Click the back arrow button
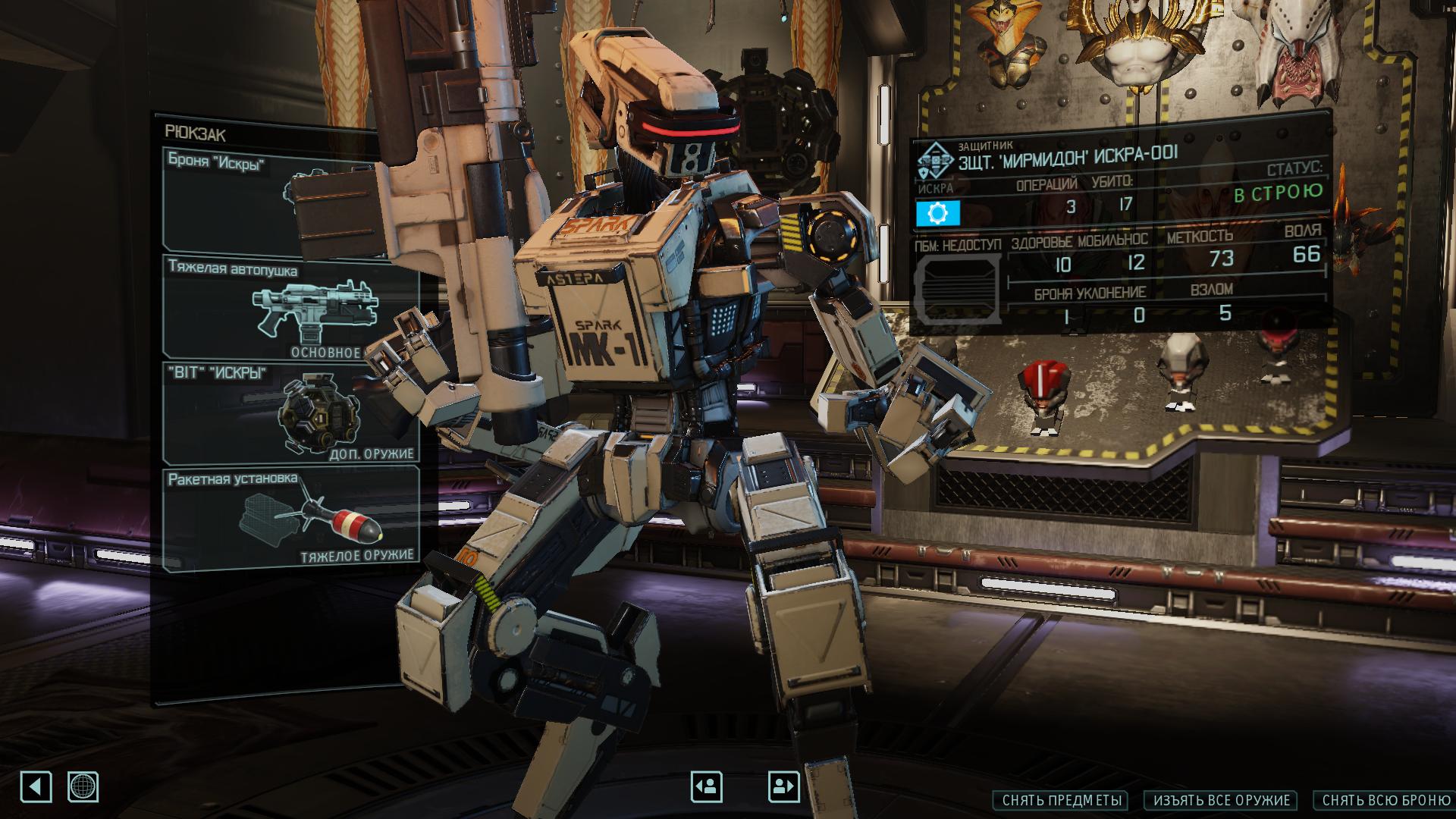Viewport: 1456px width, 819px height. click(x=36, y=786)
